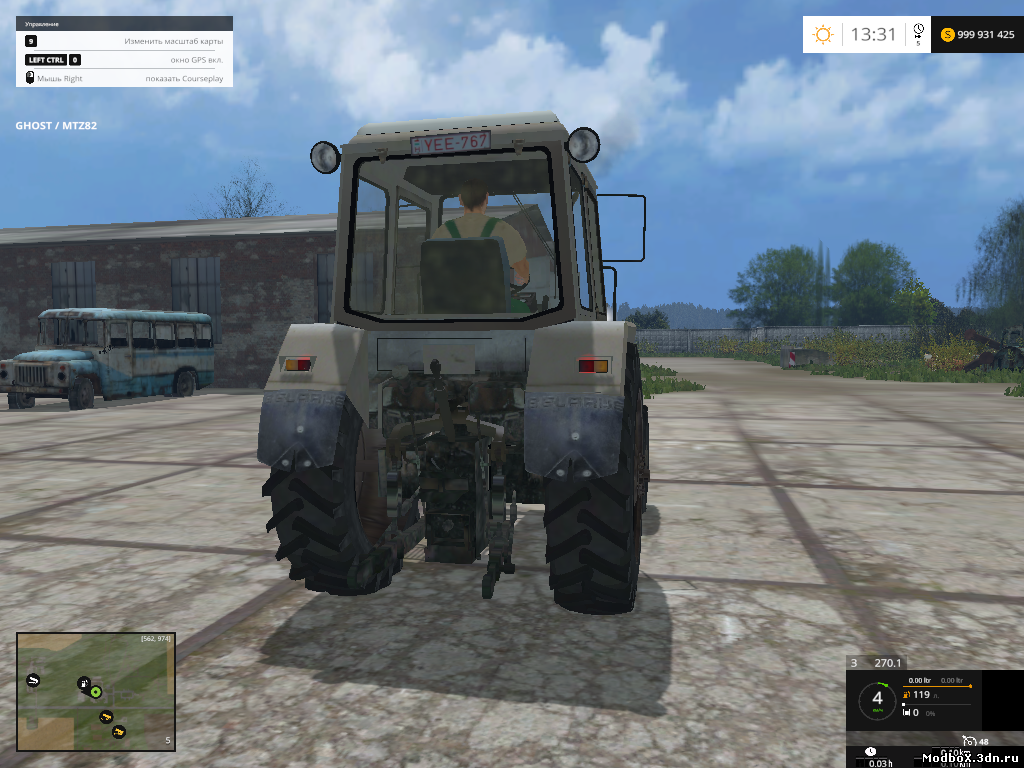The image size is (1024, 768).
Task: Click the sun weather icon
Action: tap(823, 35)
